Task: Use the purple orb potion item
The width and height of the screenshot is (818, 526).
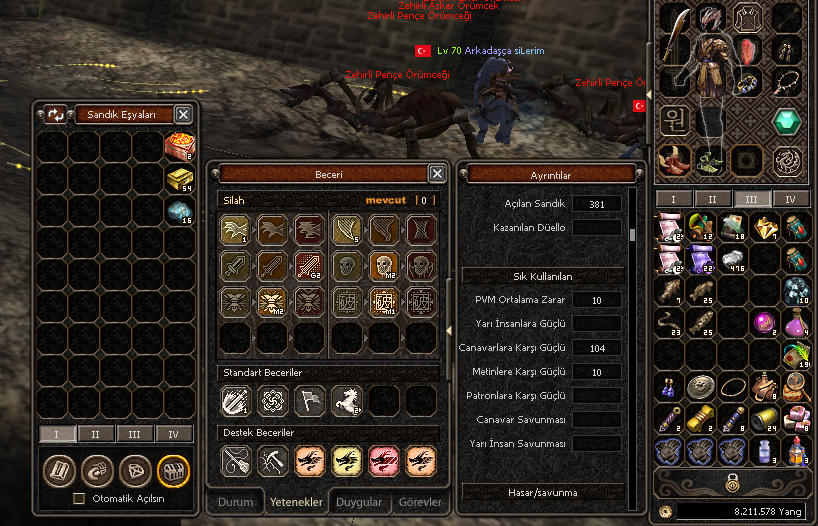Action: click(x=766, y=323)
